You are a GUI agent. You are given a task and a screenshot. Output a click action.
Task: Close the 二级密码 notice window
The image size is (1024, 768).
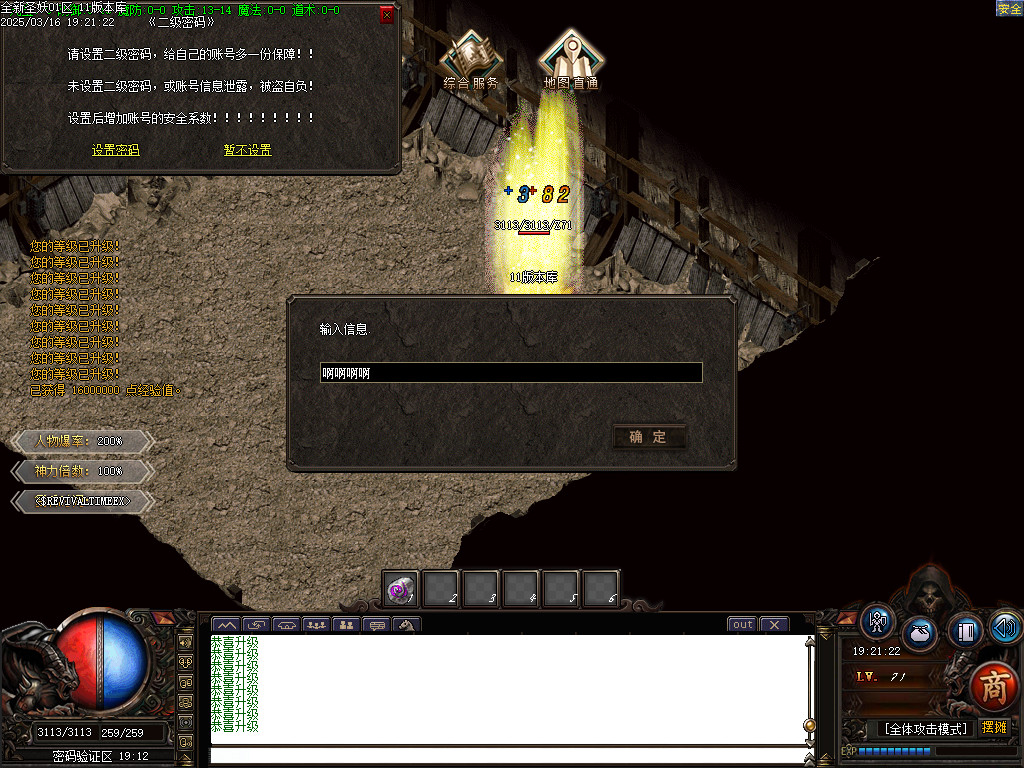point(387,16)
